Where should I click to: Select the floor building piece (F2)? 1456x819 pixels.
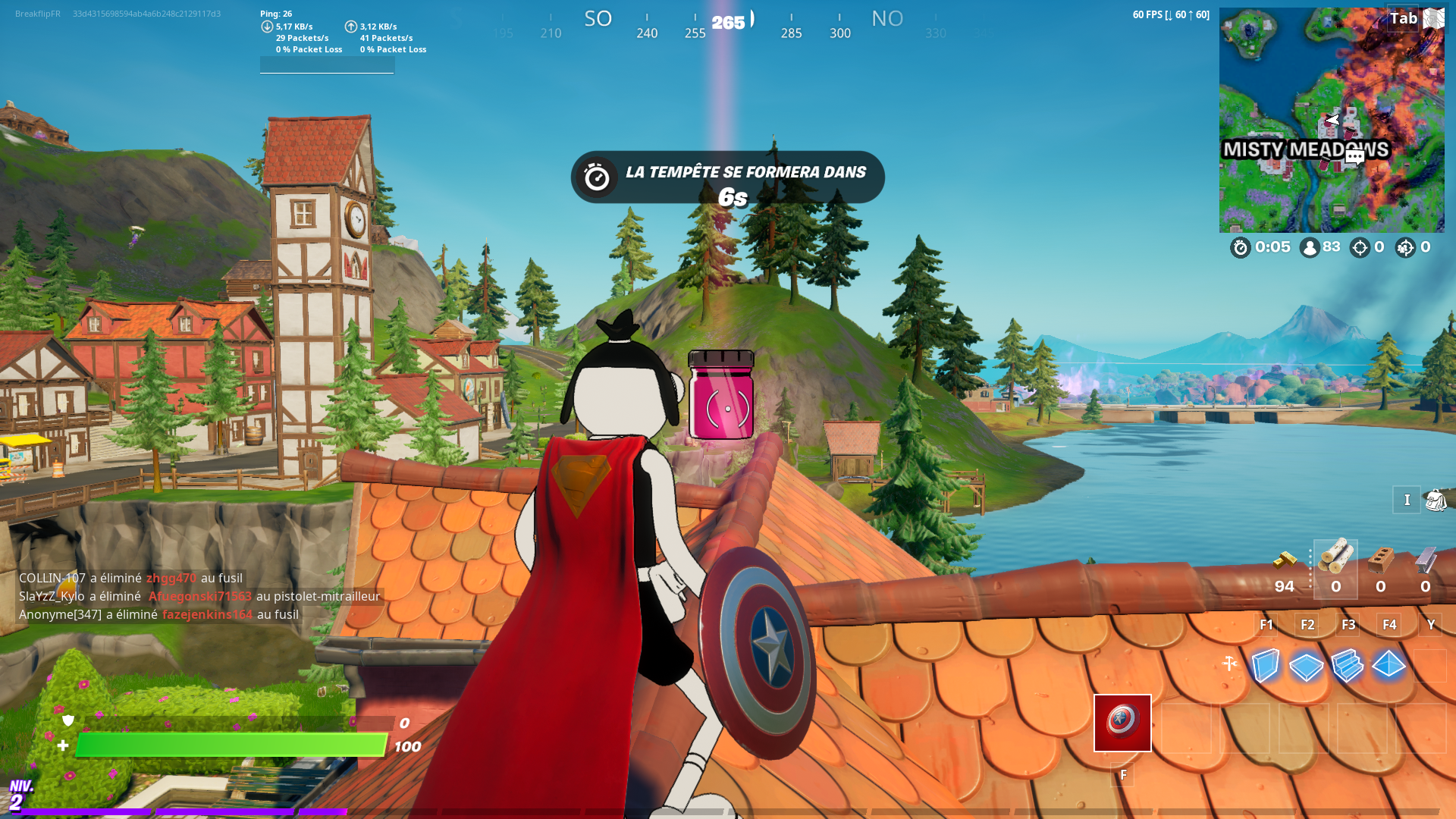tap(1307, 666)
